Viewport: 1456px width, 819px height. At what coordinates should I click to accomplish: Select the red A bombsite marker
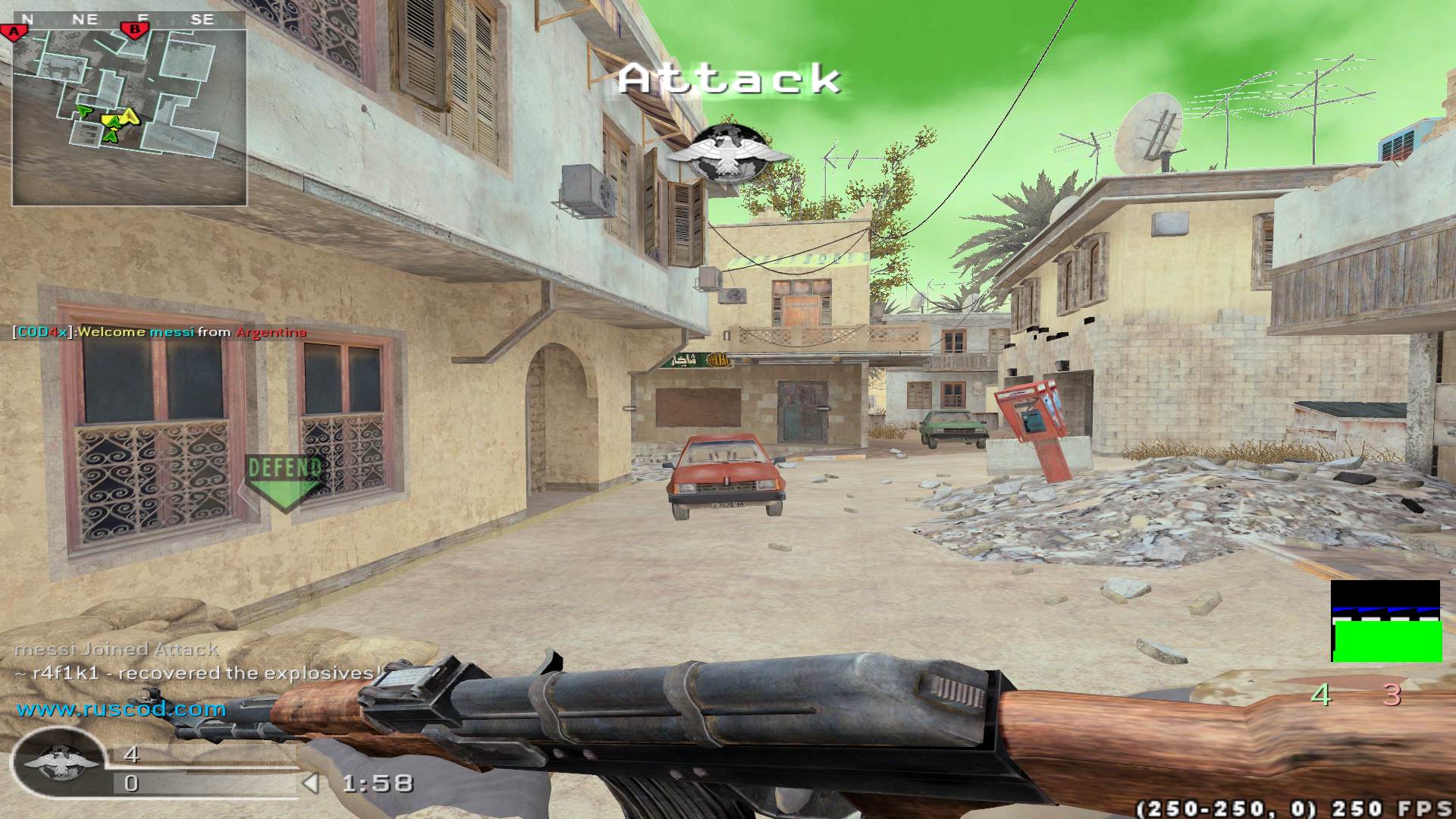coord(14,32)
